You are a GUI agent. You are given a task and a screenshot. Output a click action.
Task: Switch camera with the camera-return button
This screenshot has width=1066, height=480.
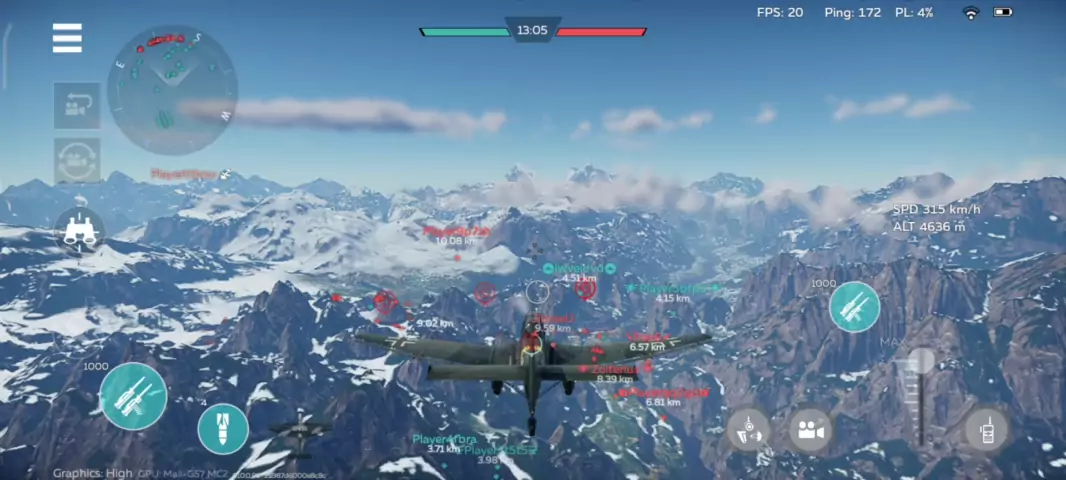(x=77, y=106)
